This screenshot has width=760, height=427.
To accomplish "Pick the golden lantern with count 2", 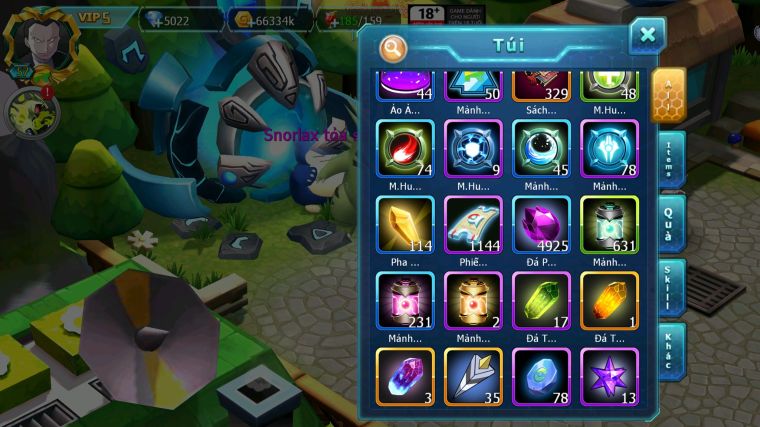I will tap(473, 300).
